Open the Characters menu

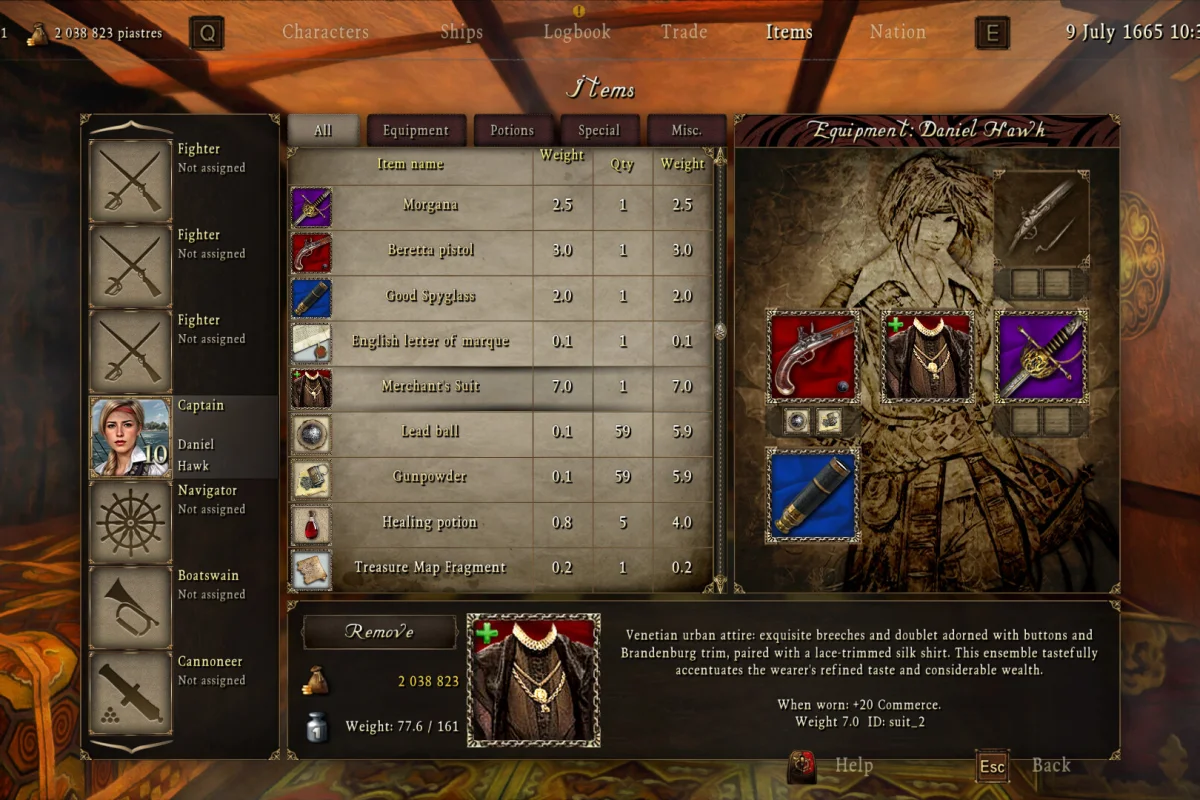325,32
